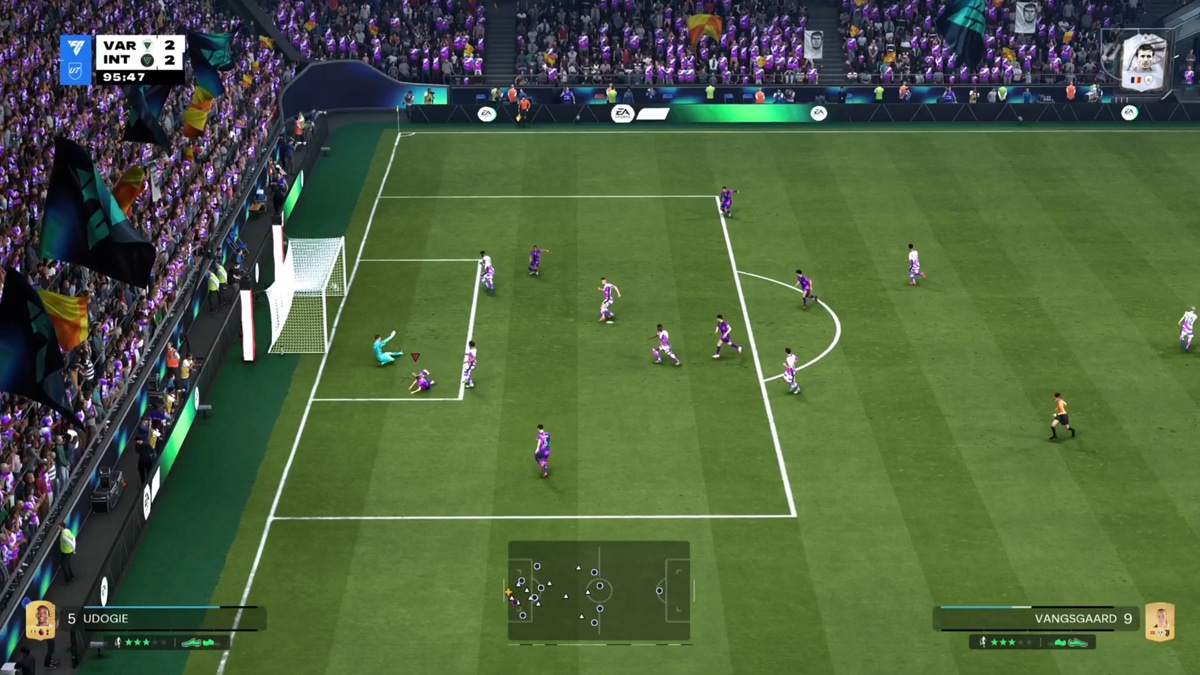Select the Vangsgaard player card portrait
This screenshot has width=1200, height=675.
coord(1159,620)
